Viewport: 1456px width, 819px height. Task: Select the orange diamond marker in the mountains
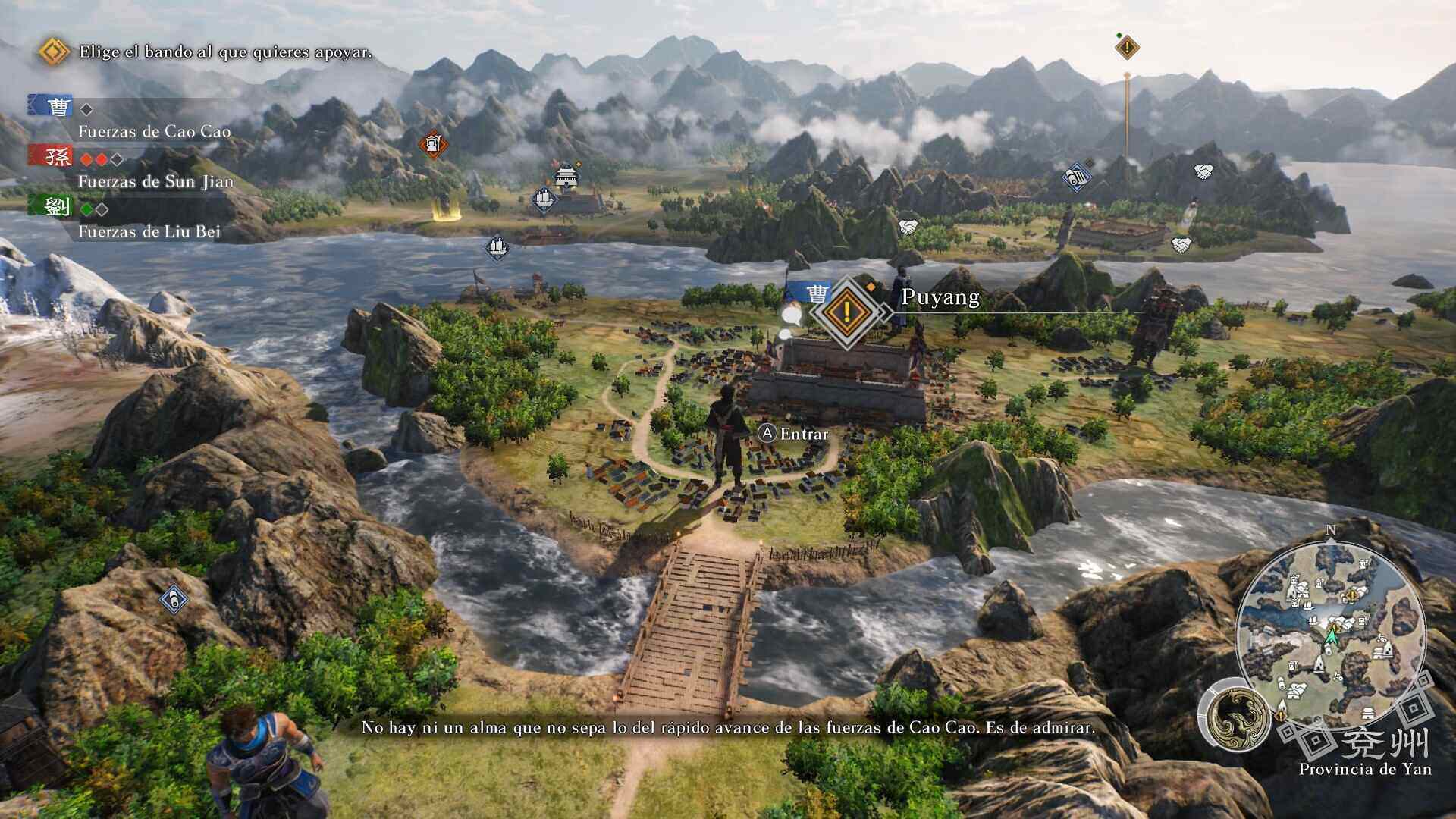(433, 143)
